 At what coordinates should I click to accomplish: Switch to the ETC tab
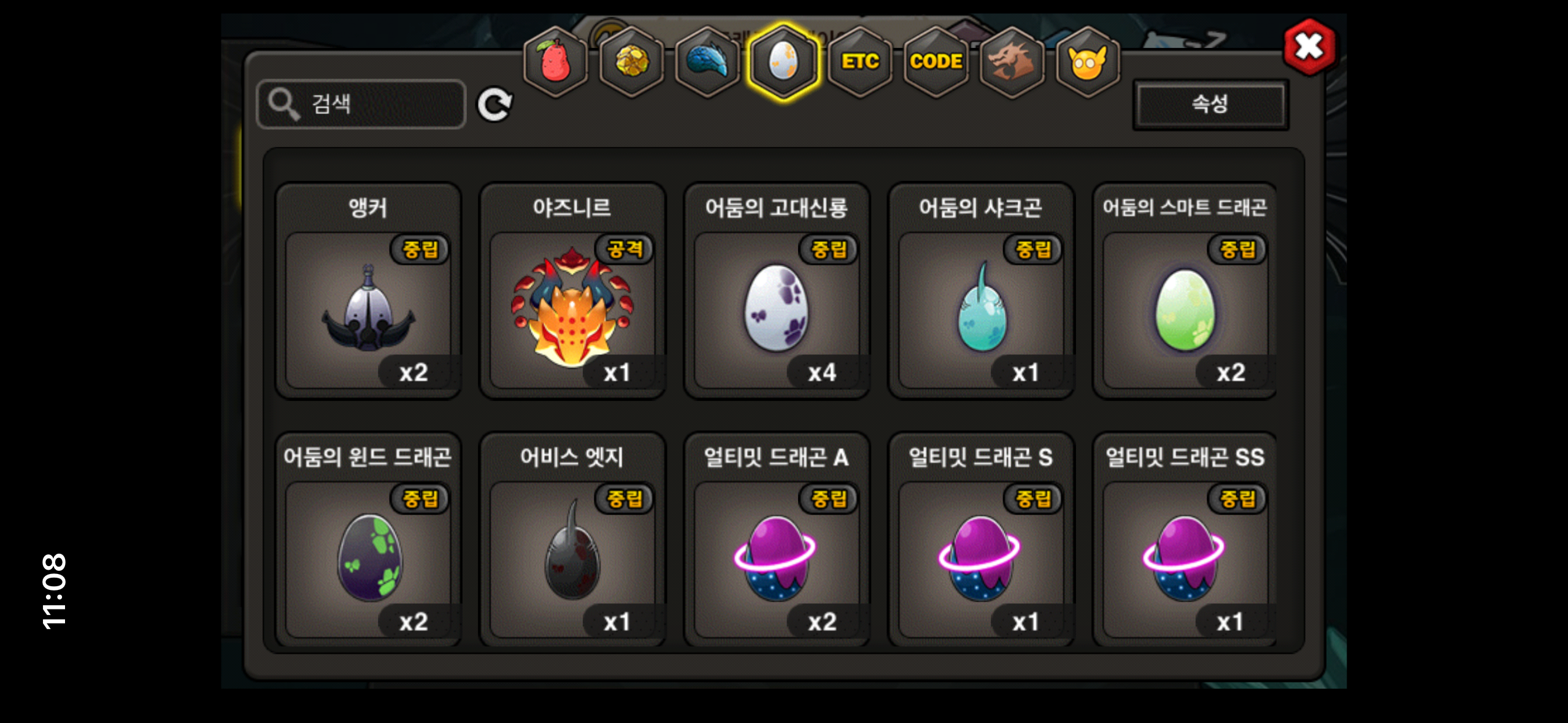click(859, 62)
